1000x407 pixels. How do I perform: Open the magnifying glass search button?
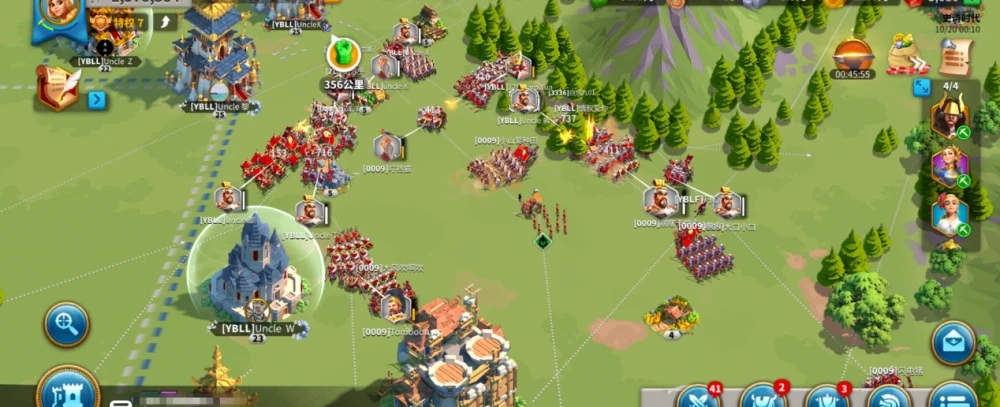pyautogui.click(x=66, y=325)
